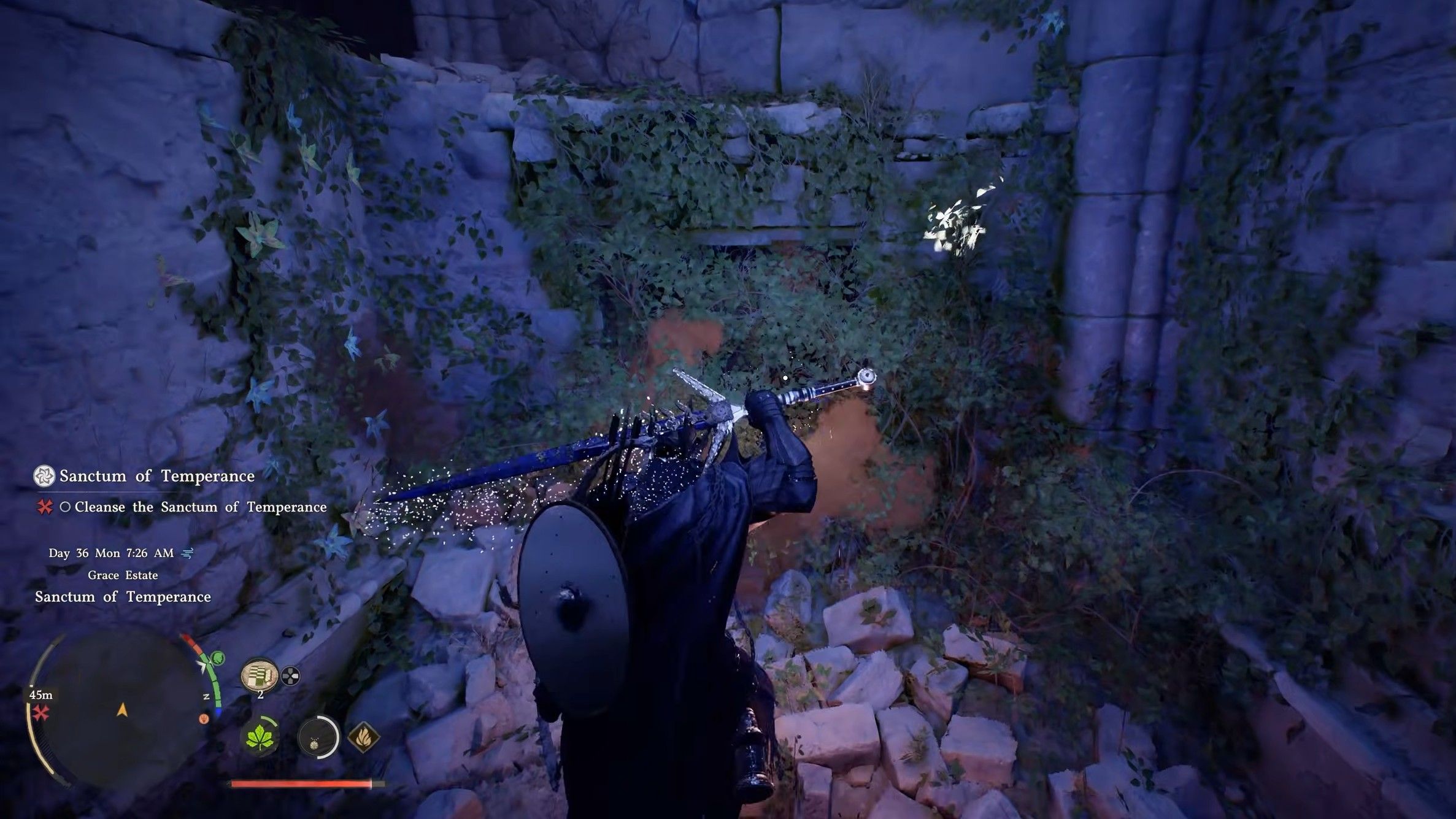Select the Cleanse the Sanctum of Temperance objective
The width and height of the screenshot is (1456, 819).
point(200,507)
